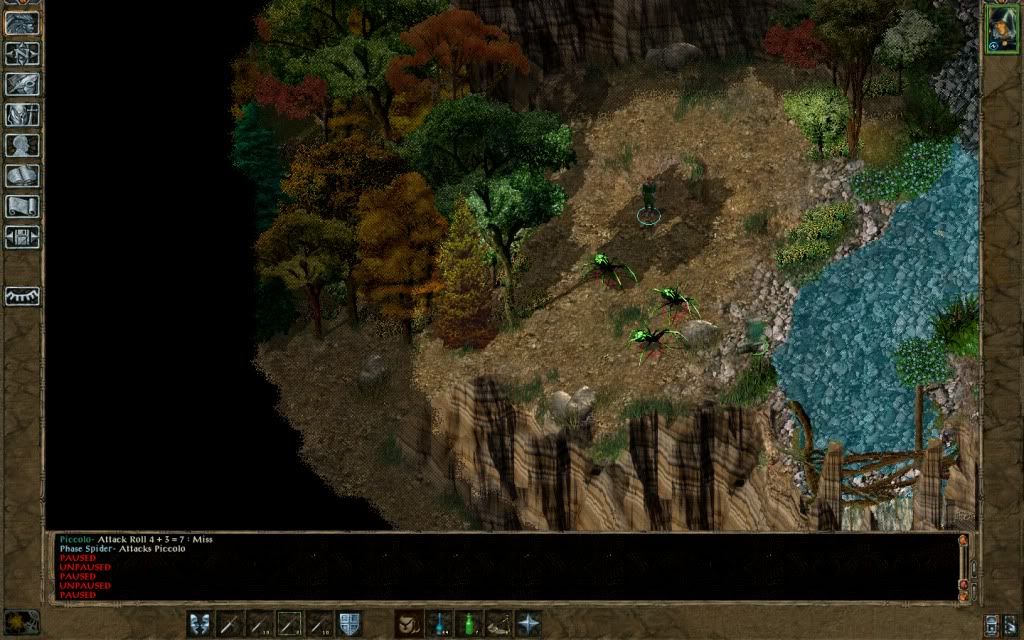
Task: Open the journal with the quill icon
Action: [22, 84]
